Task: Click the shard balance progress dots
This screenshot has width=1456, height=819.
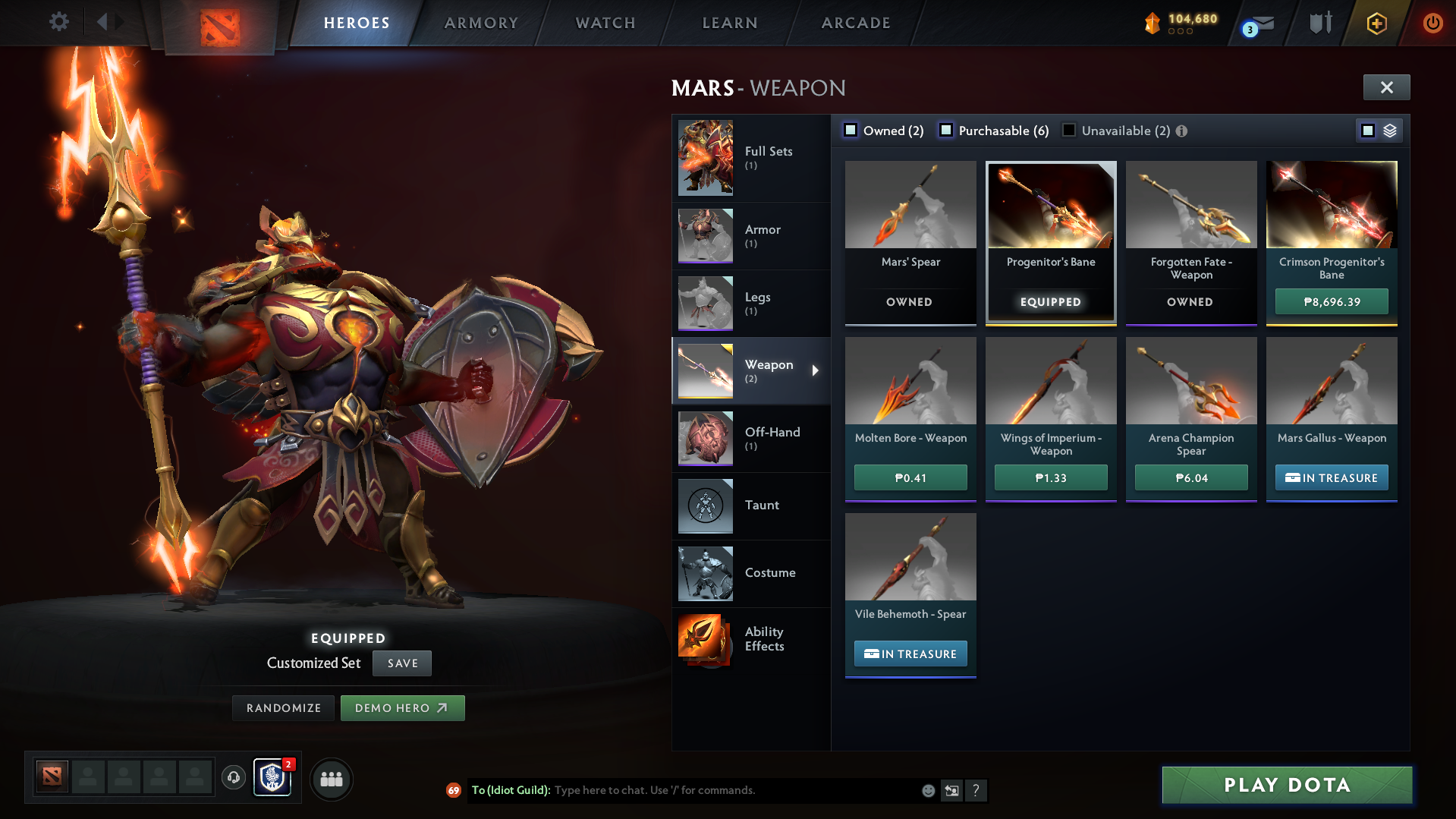Action: (1181, 32)
